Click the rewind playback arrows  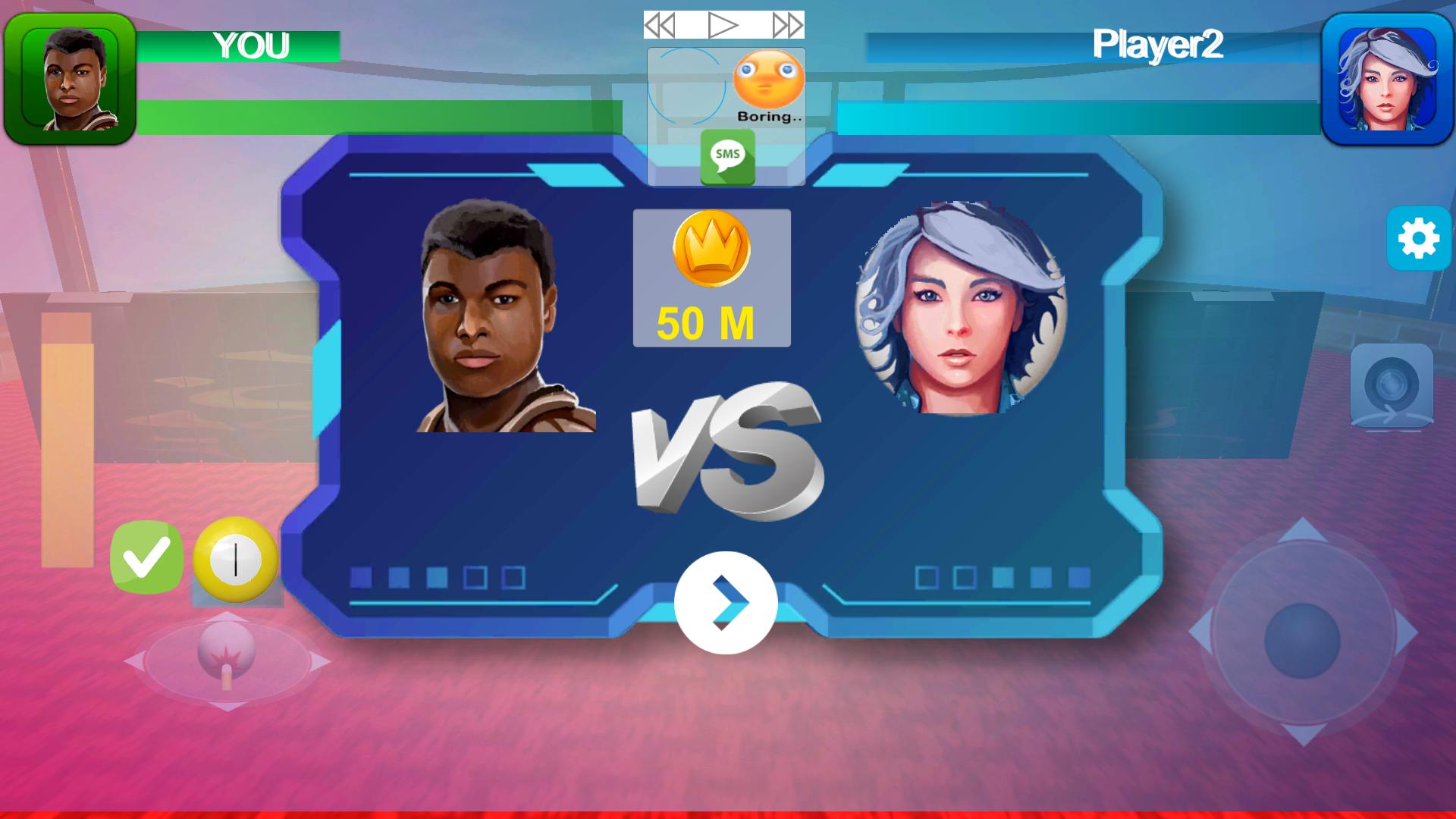click(x=660, y=26)
